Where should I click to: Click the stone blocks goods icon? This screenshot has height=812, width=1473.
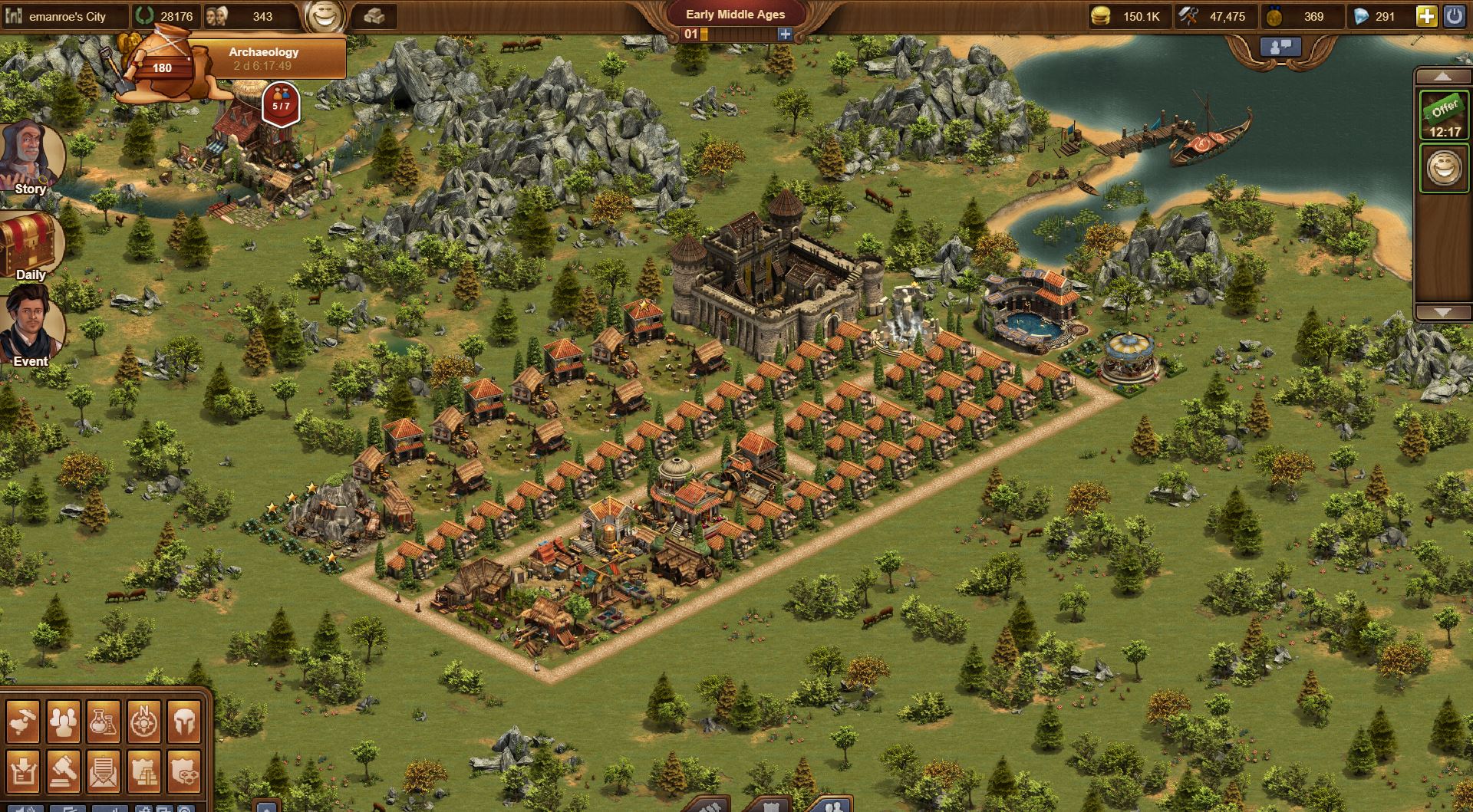374,16
